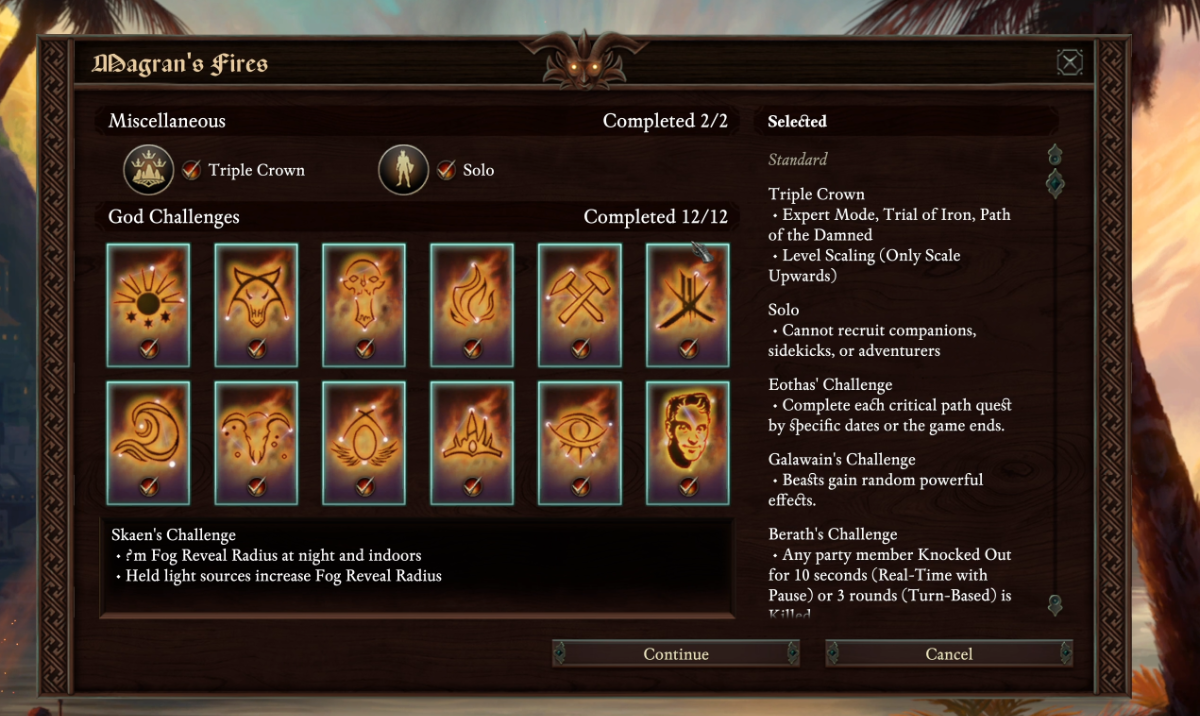Viewport: 1200px width, 716px height.
Task: Cancel the challenge selection
Action: 948,654
